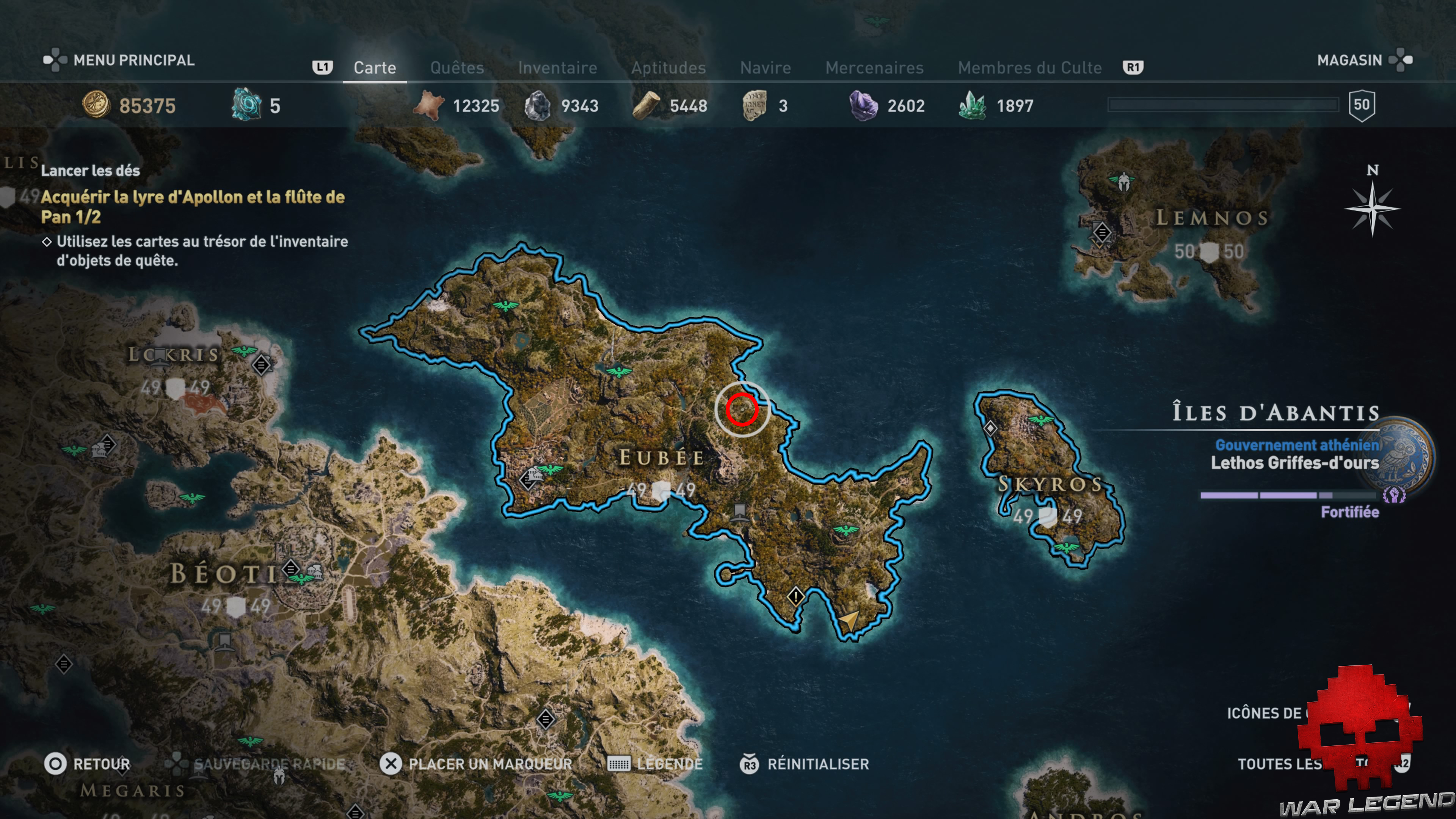The width and height of the screenshot is (1456, 819).
Task: Choose Placer un marqueur
Action: pyautogui.click(x=490, y=764)
